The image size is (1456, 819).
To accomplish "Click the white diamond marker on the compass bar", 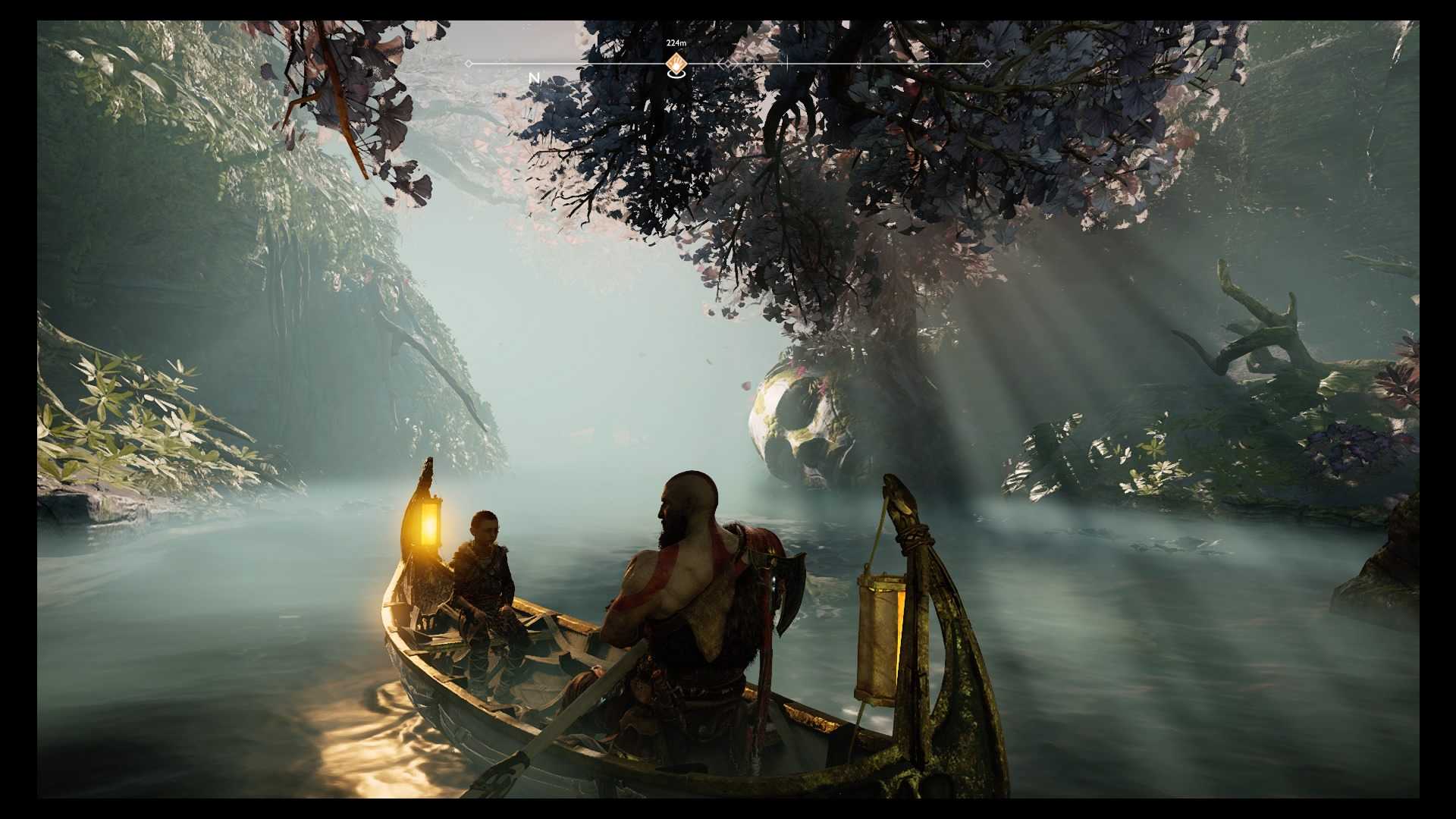I will 729,64.
